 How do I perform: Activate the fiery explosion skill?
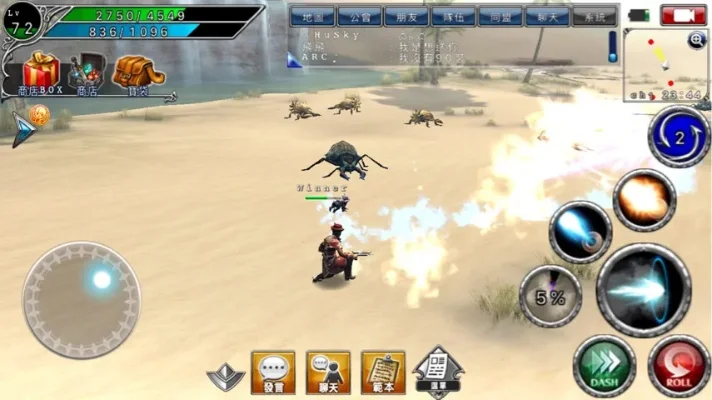644,199
